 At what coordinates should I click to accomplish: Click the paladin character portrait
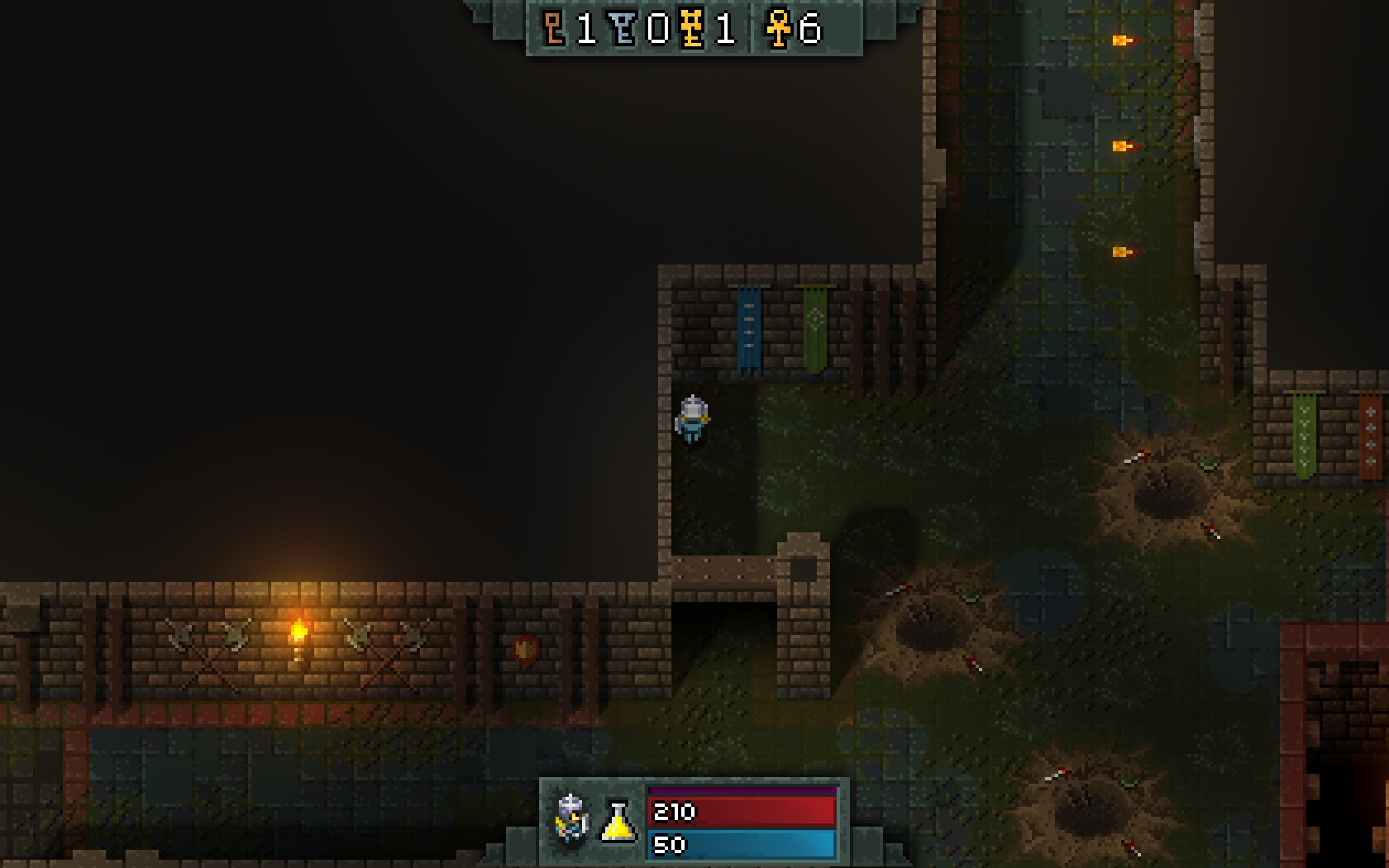pos(572,818)
